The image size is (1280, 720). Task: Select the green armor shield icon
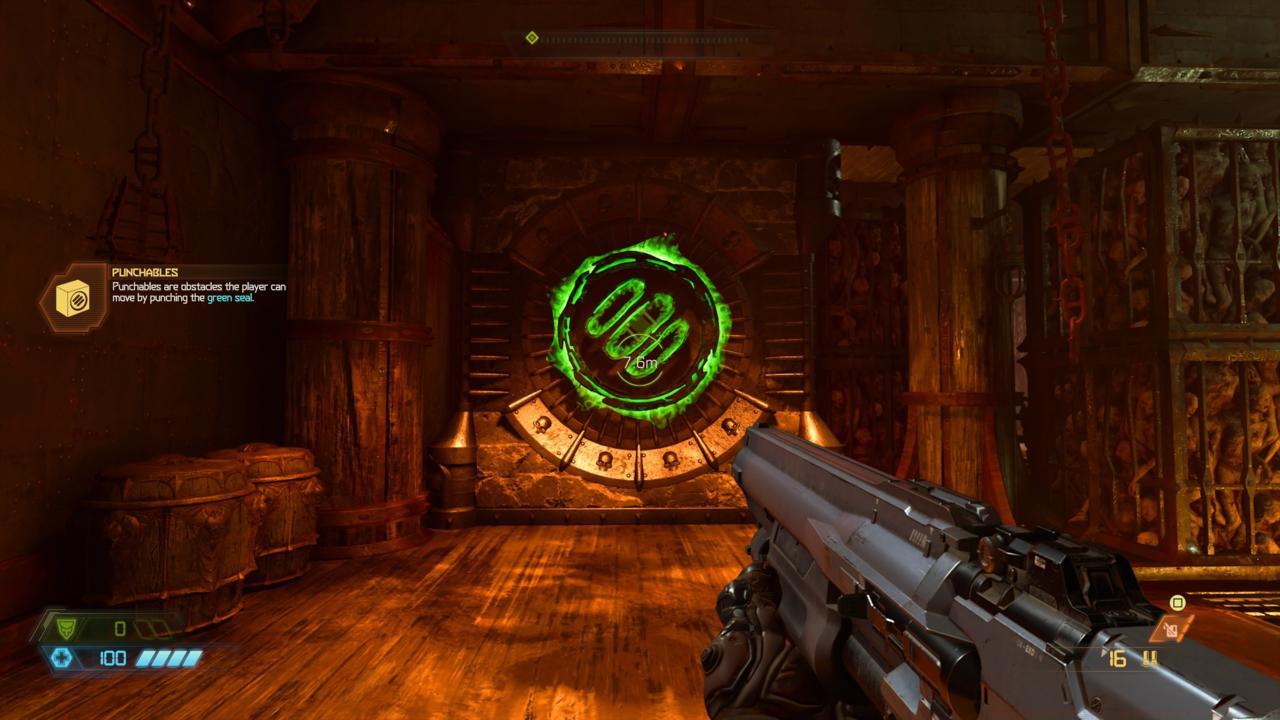[66, 628]
